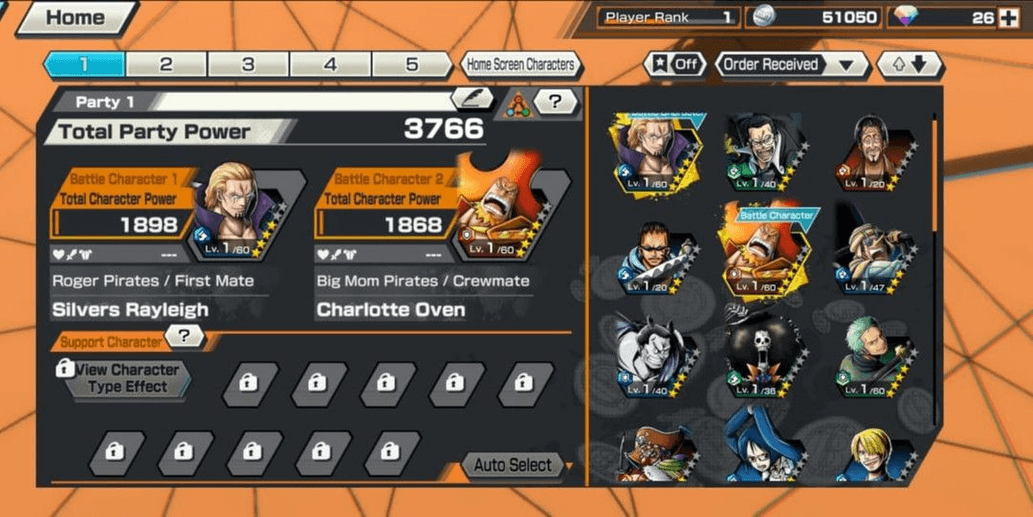Pick Brook from the character list
This screenshot has height=517, width=1033.
pyautogui.click(x=762, y=353)
